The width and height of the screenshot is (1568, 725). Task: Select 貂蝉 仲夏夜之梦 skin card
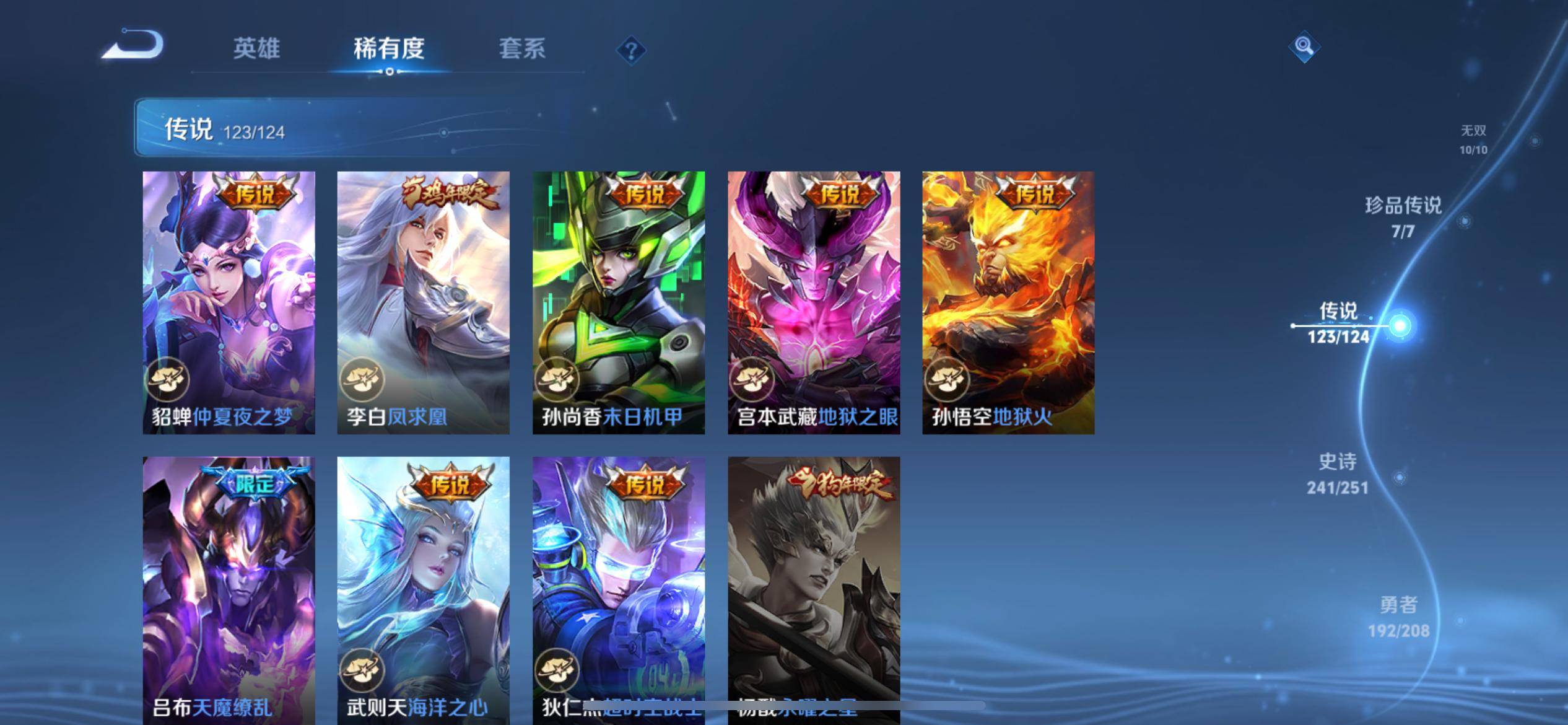pyautogui.click(x=229, y=302)
